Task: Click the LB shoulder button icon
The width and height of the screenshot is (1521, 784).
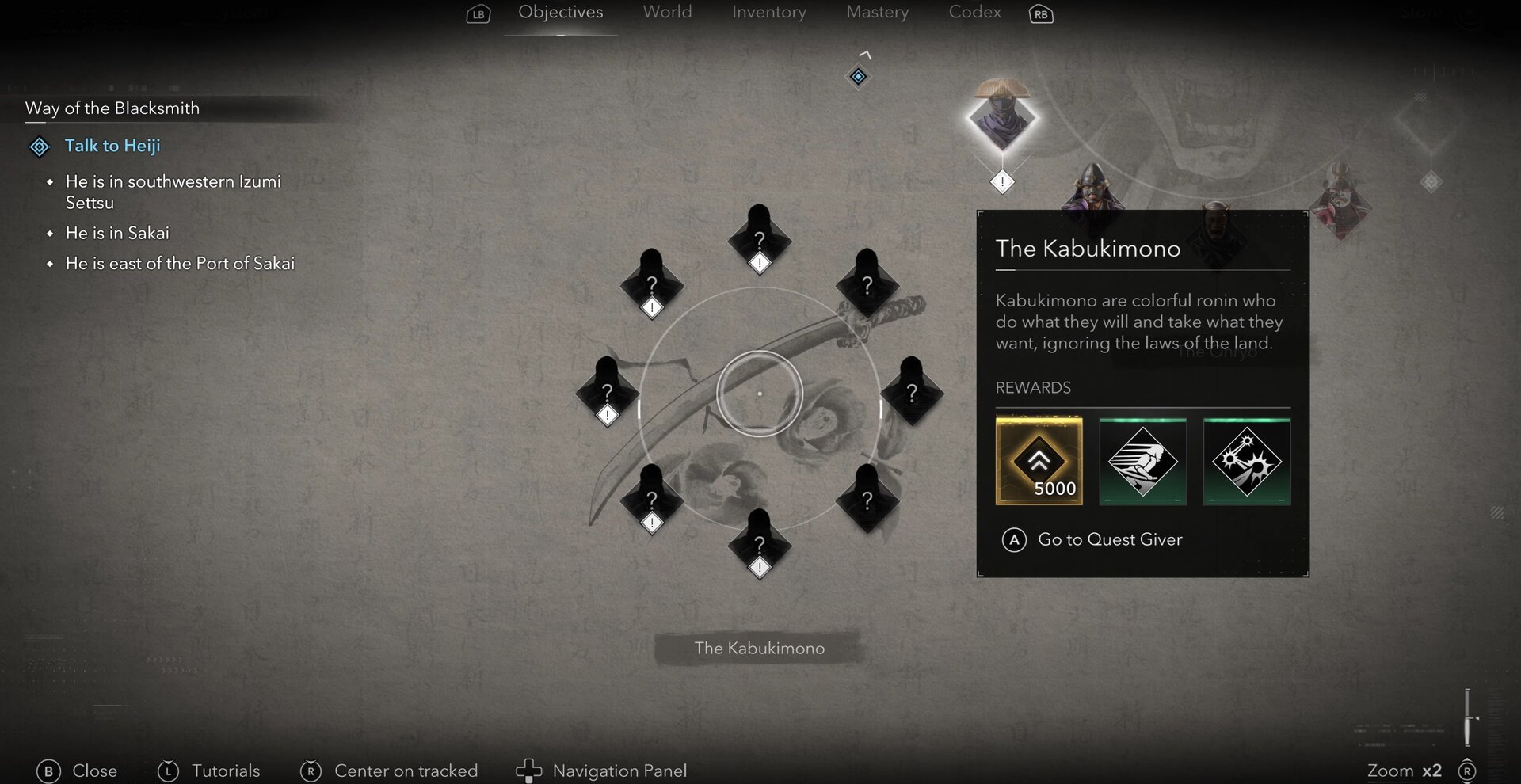Action: pyautogui.click(x=477, y=13)
